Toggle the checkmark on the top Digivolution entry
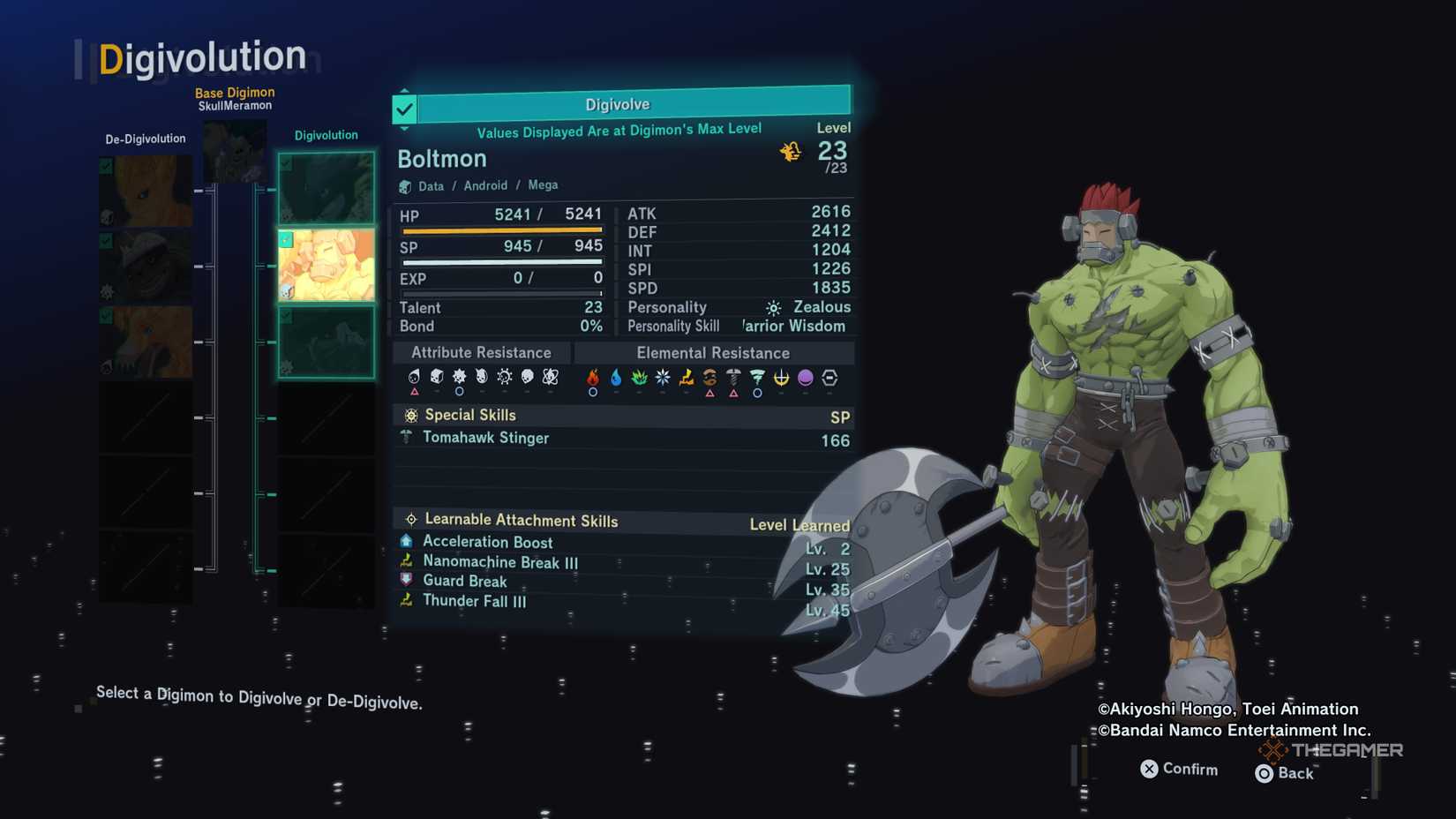 pyautogui.click(x=285, y=164)
